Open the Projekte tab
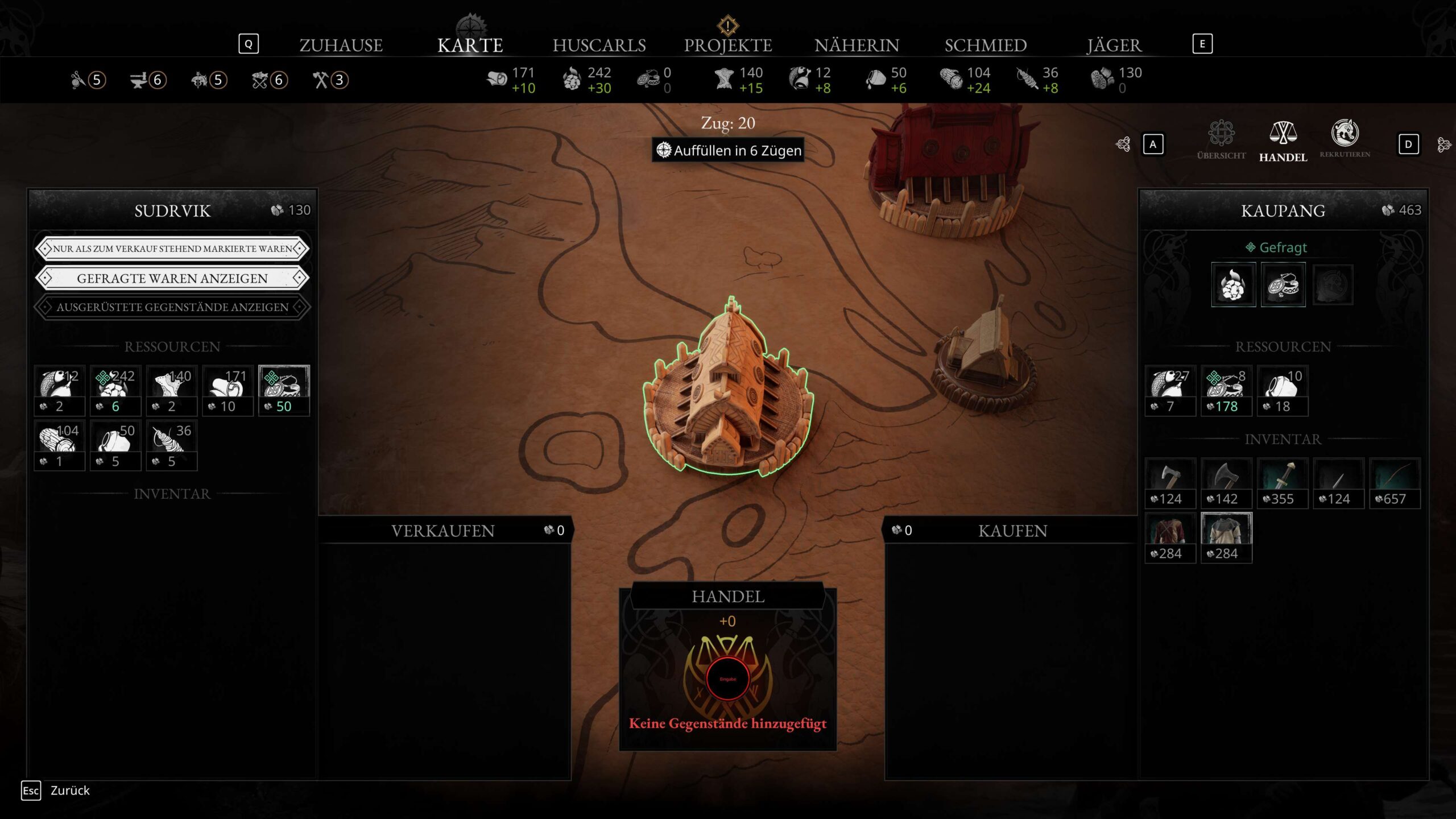1456x819 pixels. click(727, 45)
